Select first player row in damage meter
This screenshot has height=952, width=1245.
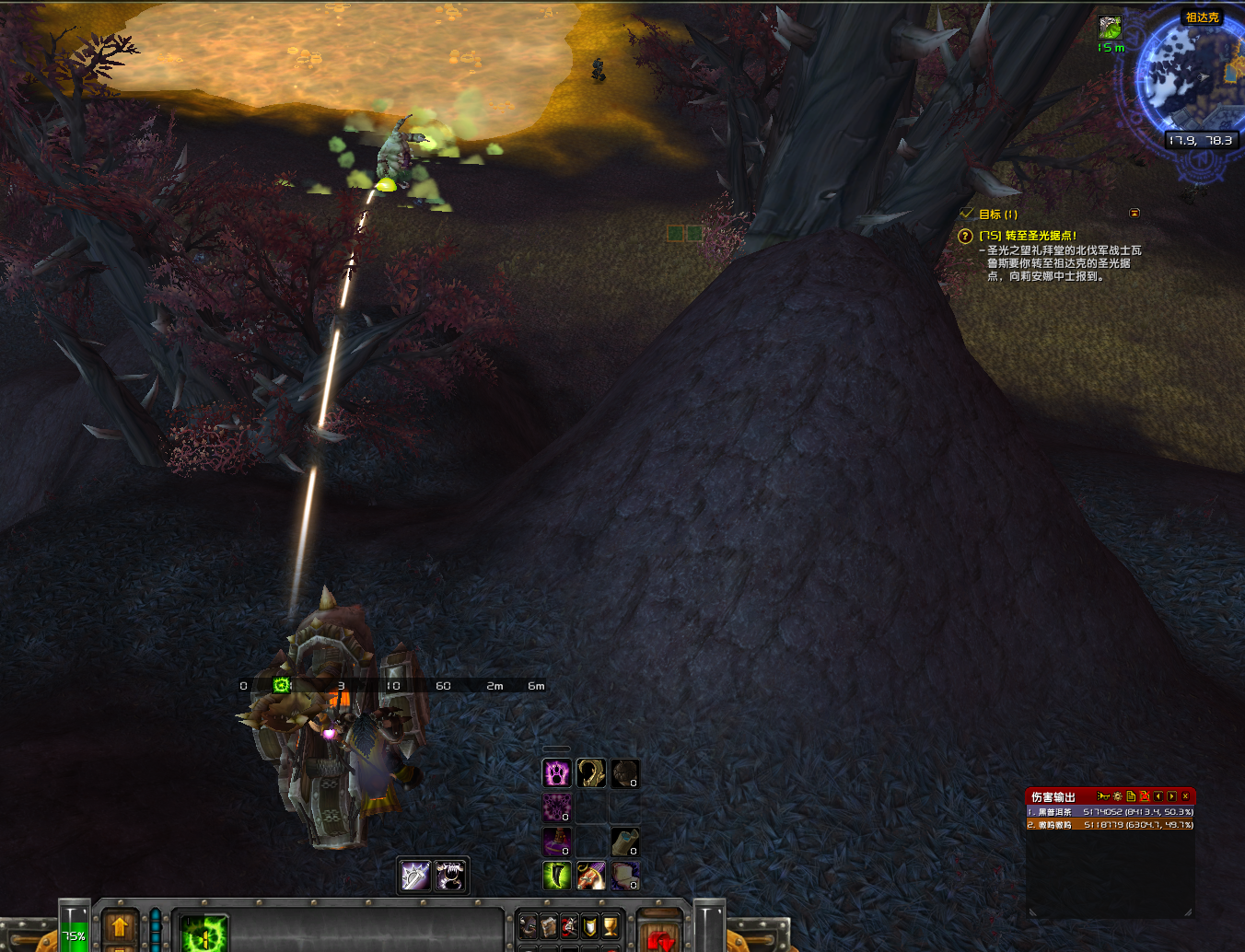[1110, 812]
